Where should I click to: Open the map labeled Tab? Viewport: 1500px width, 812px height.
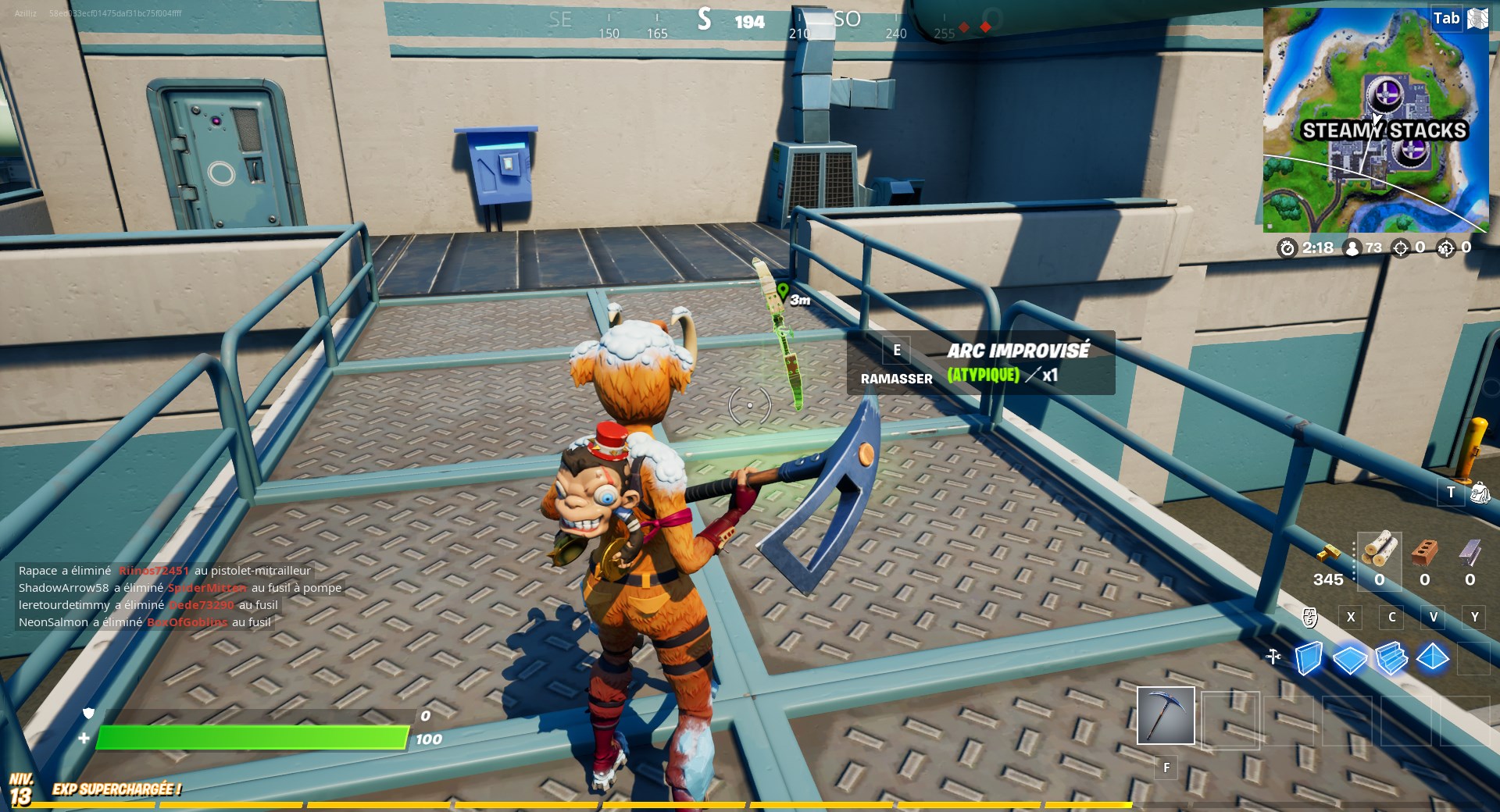pyautogui.click(x=1446, y=17)
